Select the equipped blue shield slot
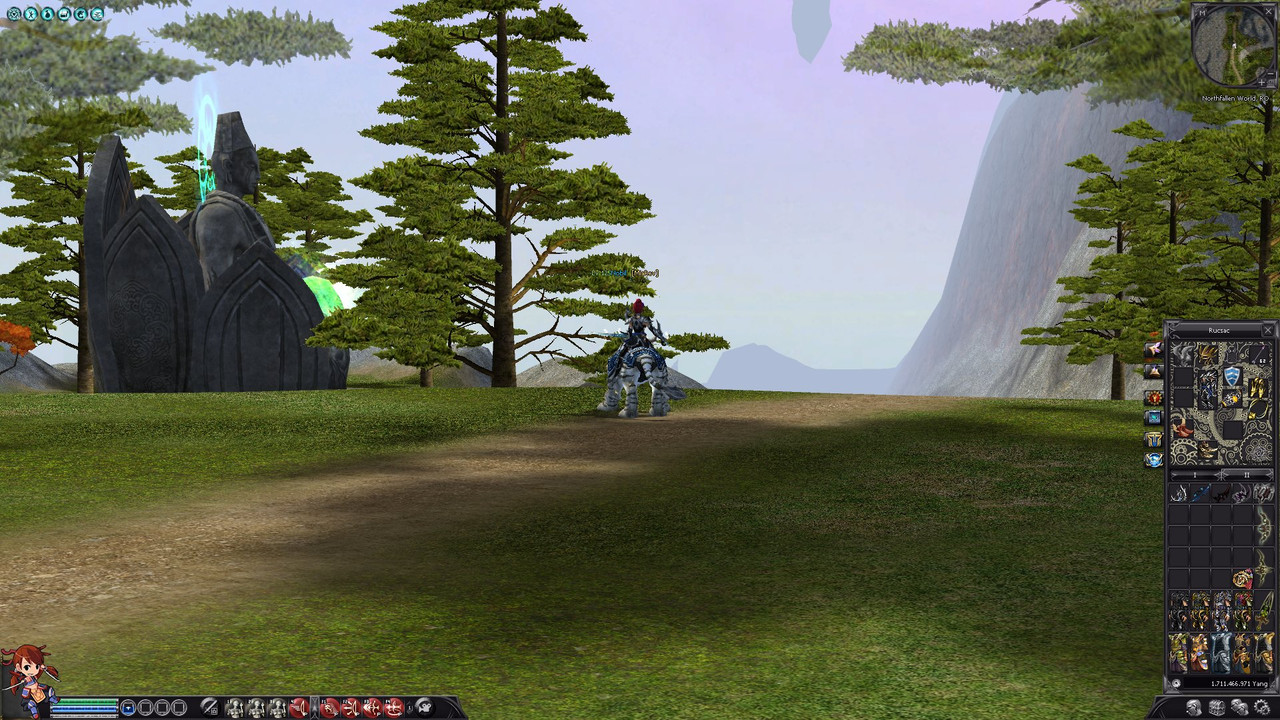Screen dimensions: 1280x720 point(1232,377)
